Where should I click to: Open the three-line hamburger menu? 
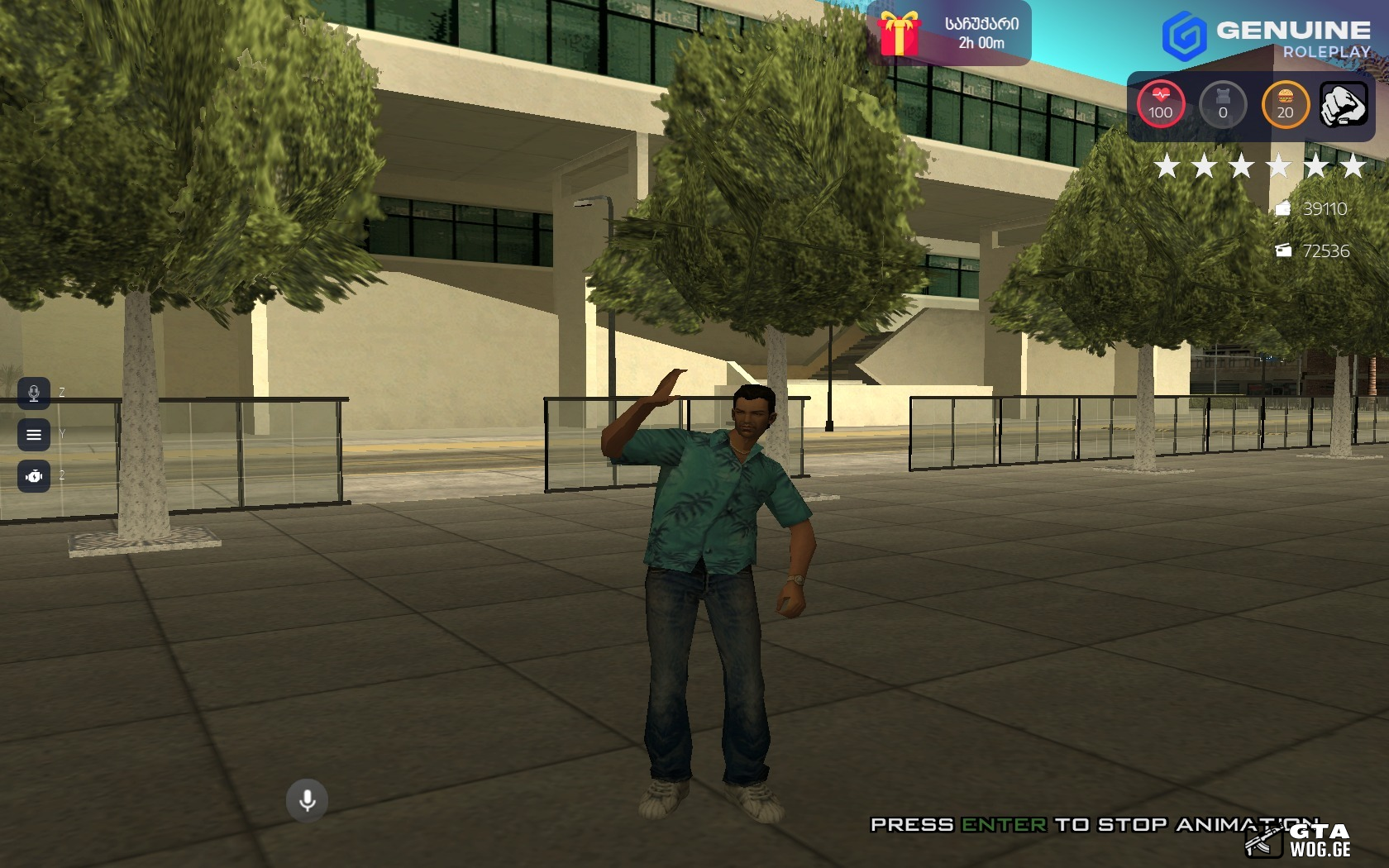click(x=34, y=435)
